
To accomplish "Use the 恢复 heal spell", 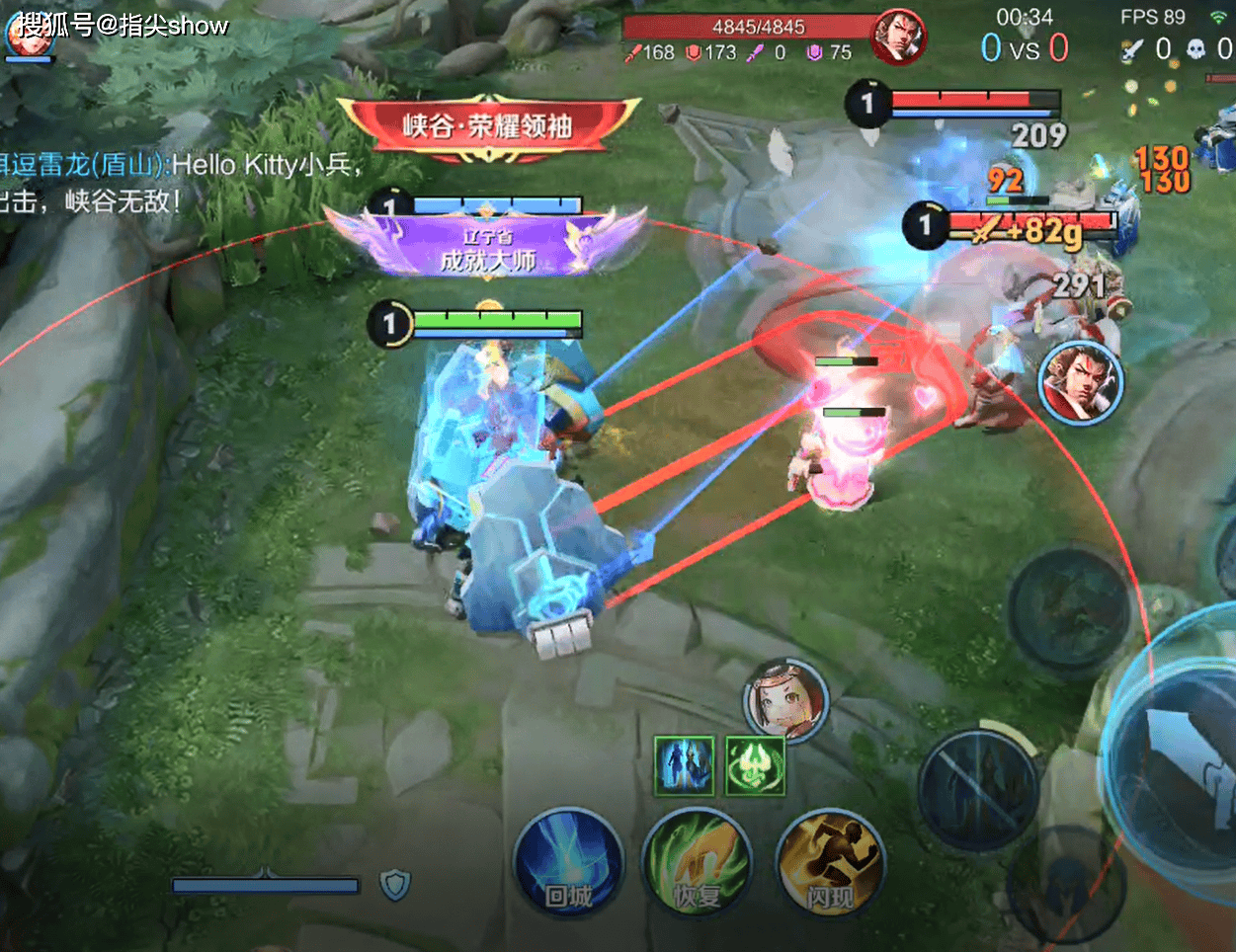I will 697,863.
